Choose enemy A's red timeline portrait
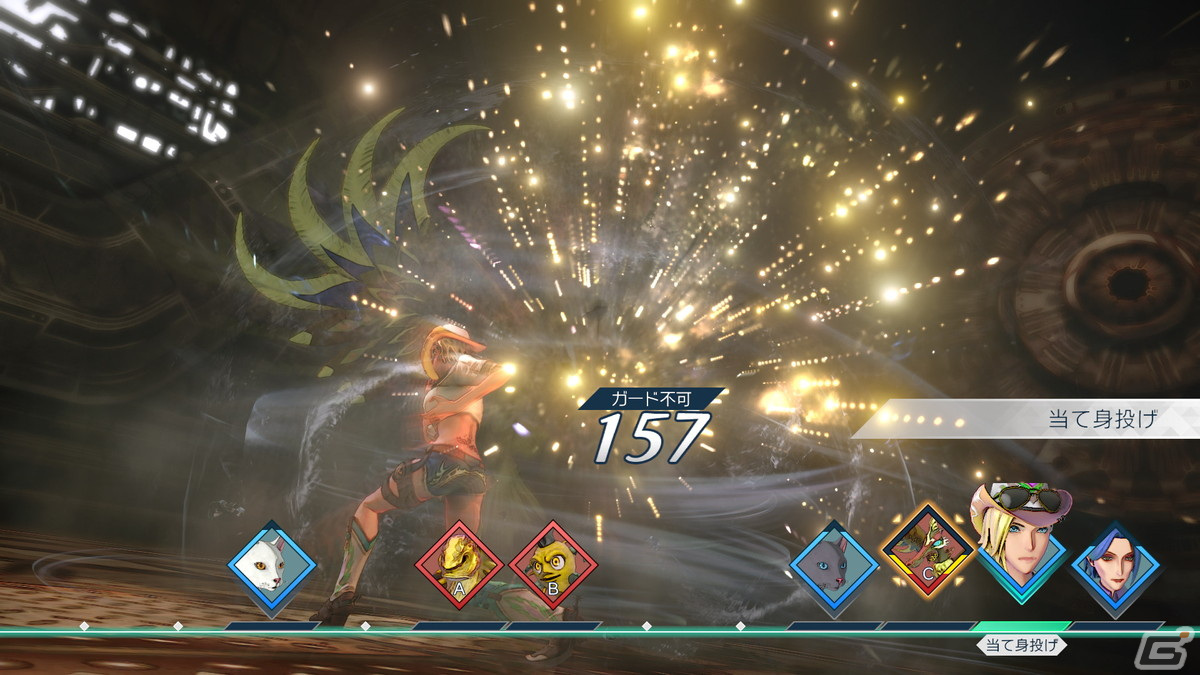The image size is (1200, 675). [459, 565]
